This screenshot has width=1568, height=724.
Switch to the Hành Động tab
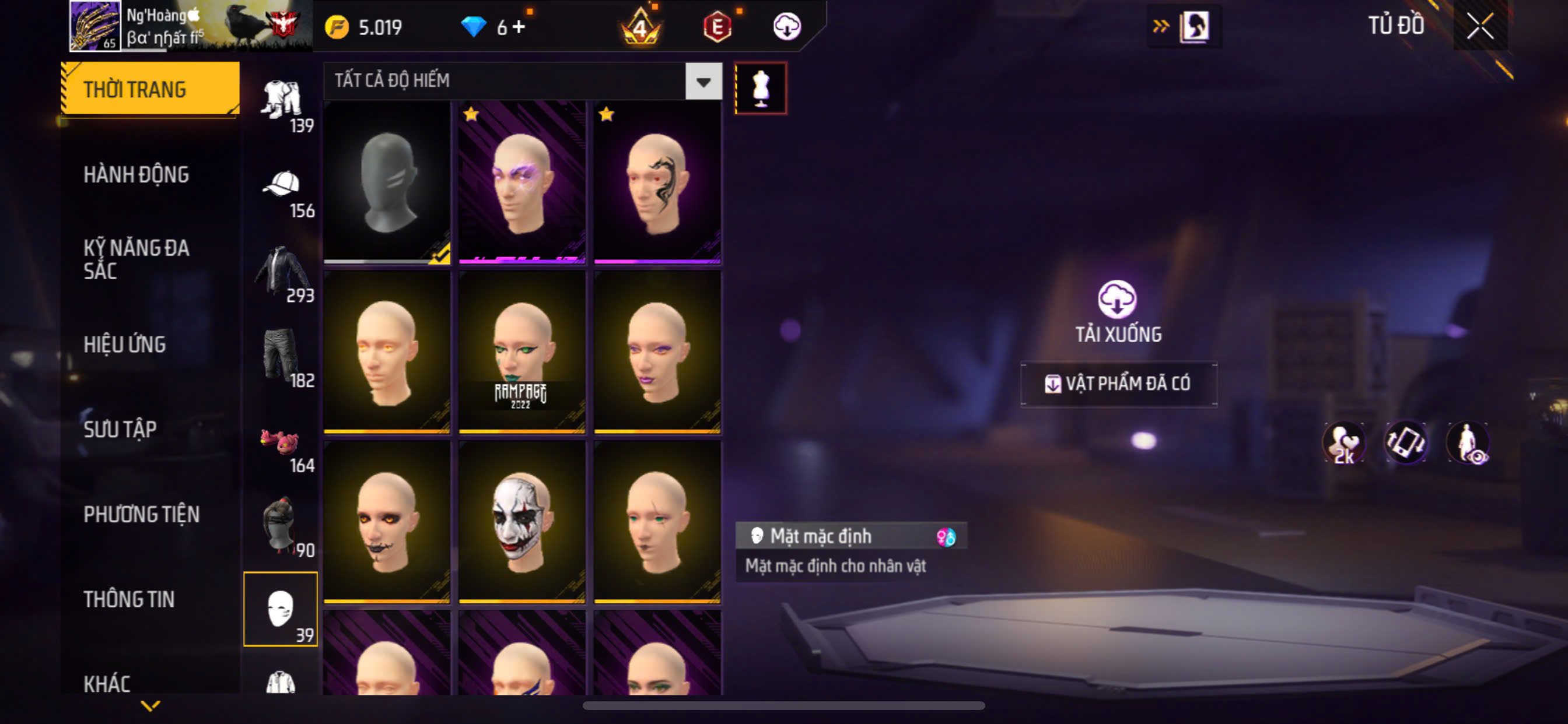tap(136, 175)
